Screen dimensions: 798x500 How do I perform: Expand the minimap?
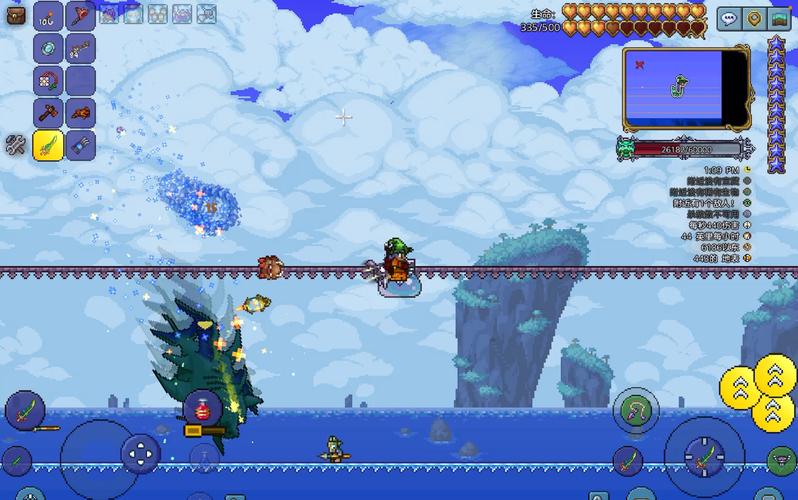click(686, 90)
